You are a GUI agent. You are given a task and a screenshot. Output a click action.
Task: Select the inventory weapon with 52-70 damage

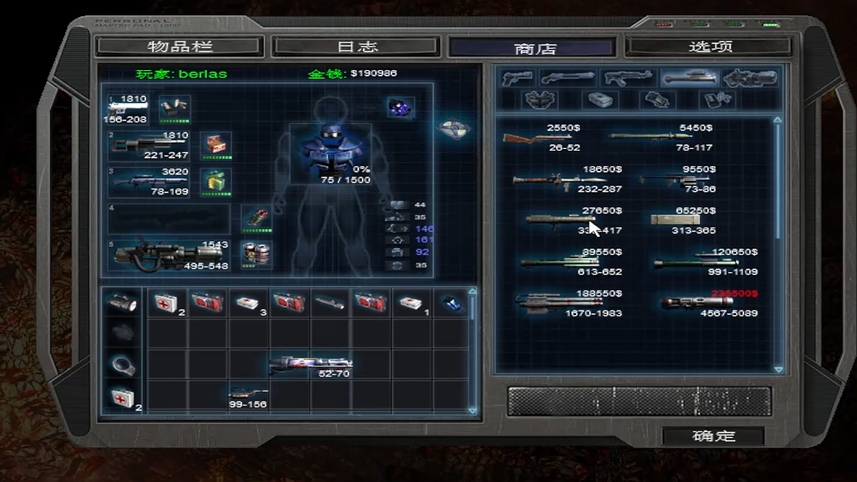click(x=310, y=362)
